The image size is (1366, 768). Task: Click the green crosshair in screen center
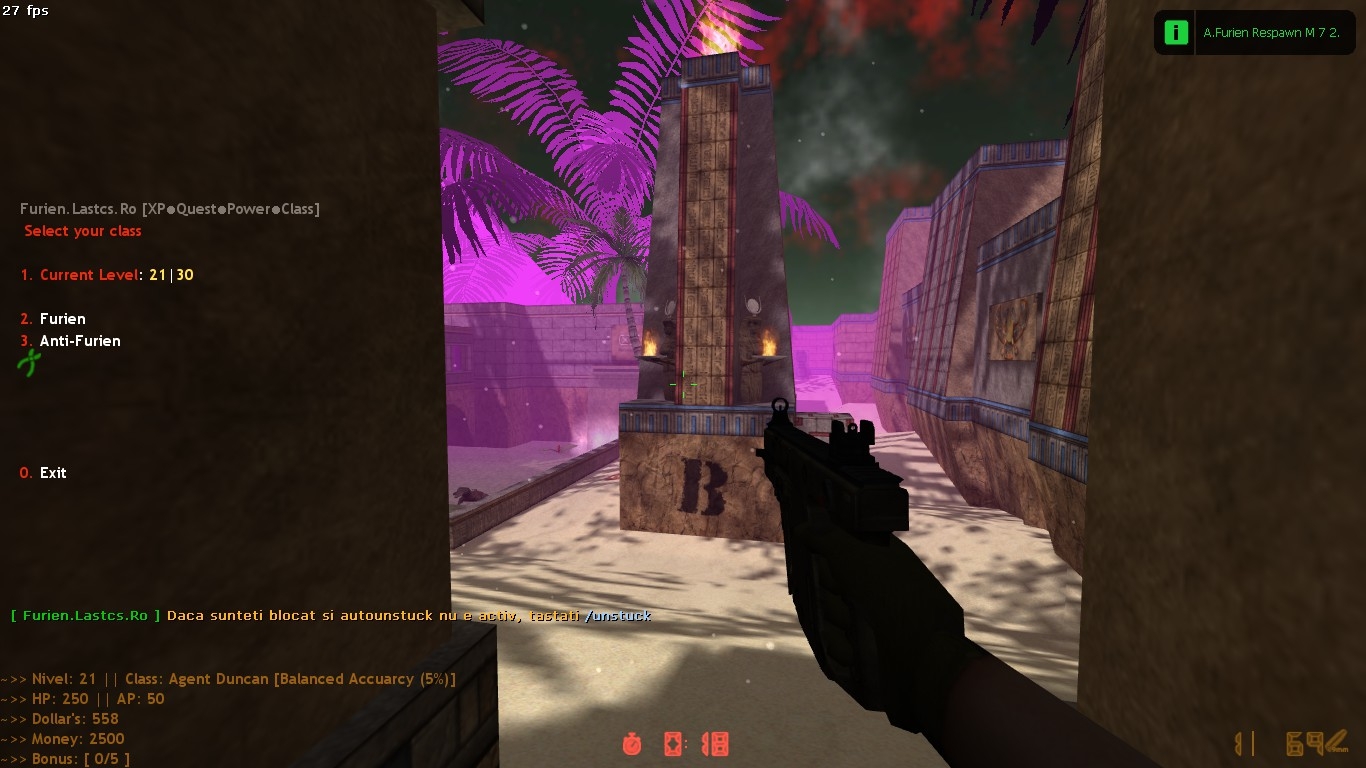click(x=683, y=384)
